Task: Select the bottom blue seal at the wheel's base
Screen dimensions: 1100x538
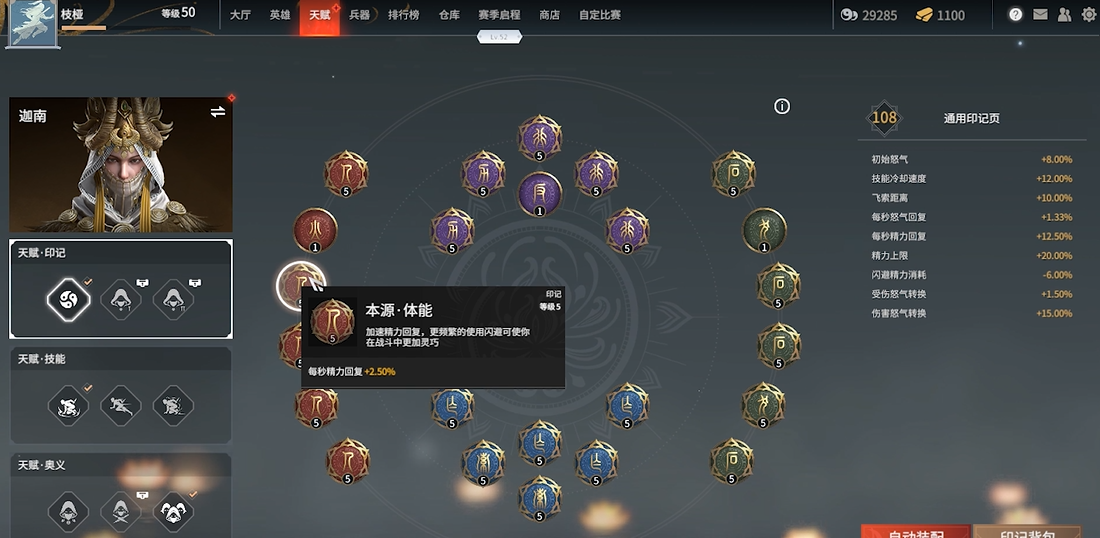Action: 540,497
